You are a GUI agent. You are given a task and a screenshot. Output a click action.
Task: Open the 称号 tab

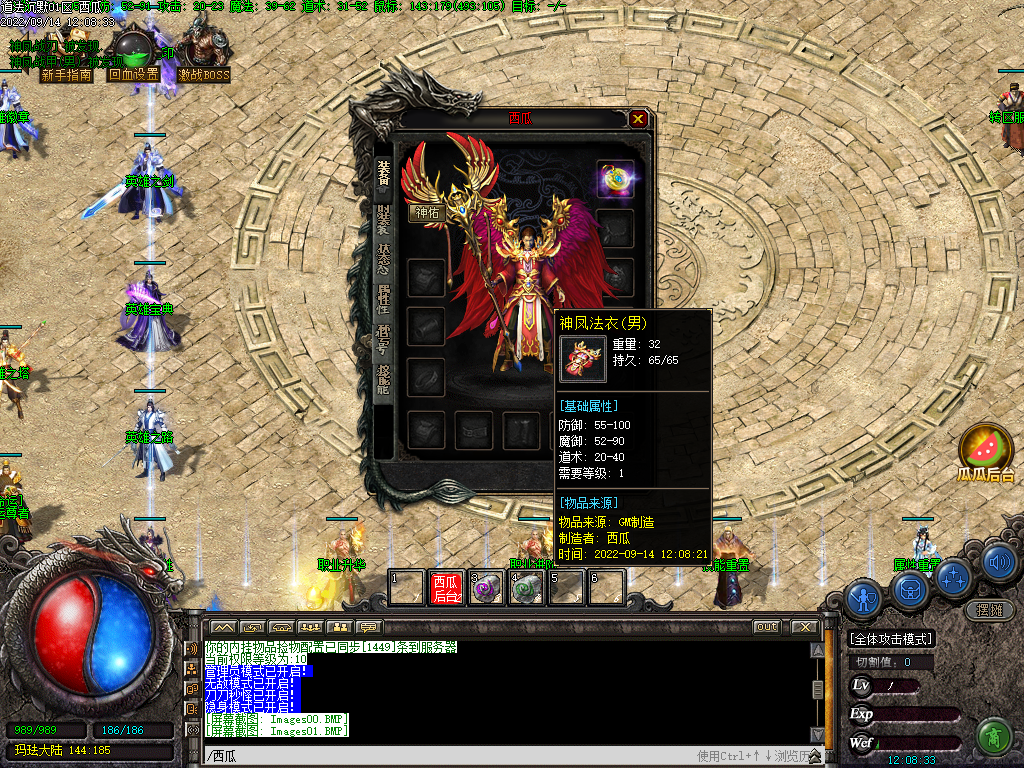[x=383, y=338]
